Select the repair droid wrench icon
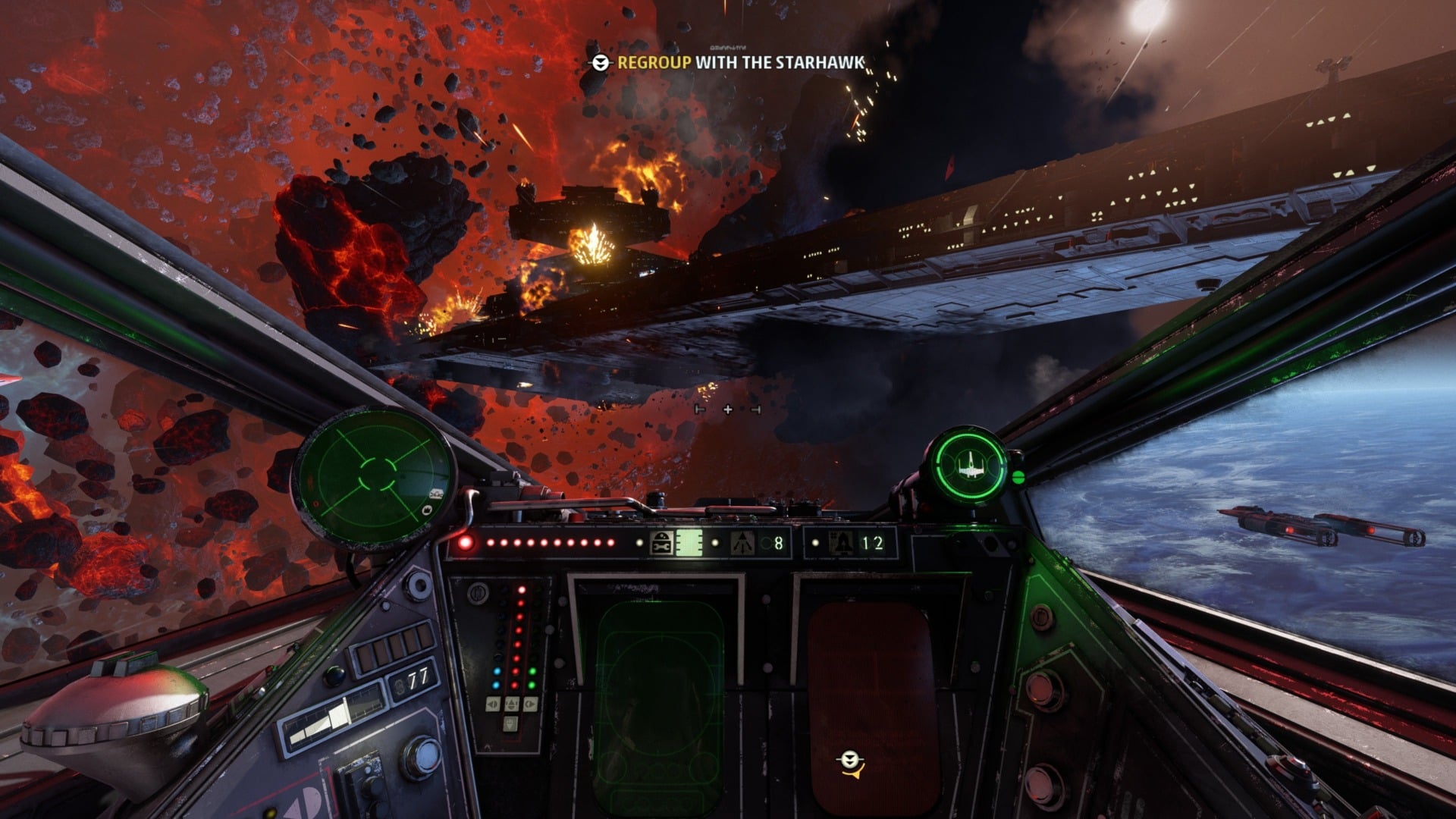This screenshot has width=1456, height=819. coord(661,544)
